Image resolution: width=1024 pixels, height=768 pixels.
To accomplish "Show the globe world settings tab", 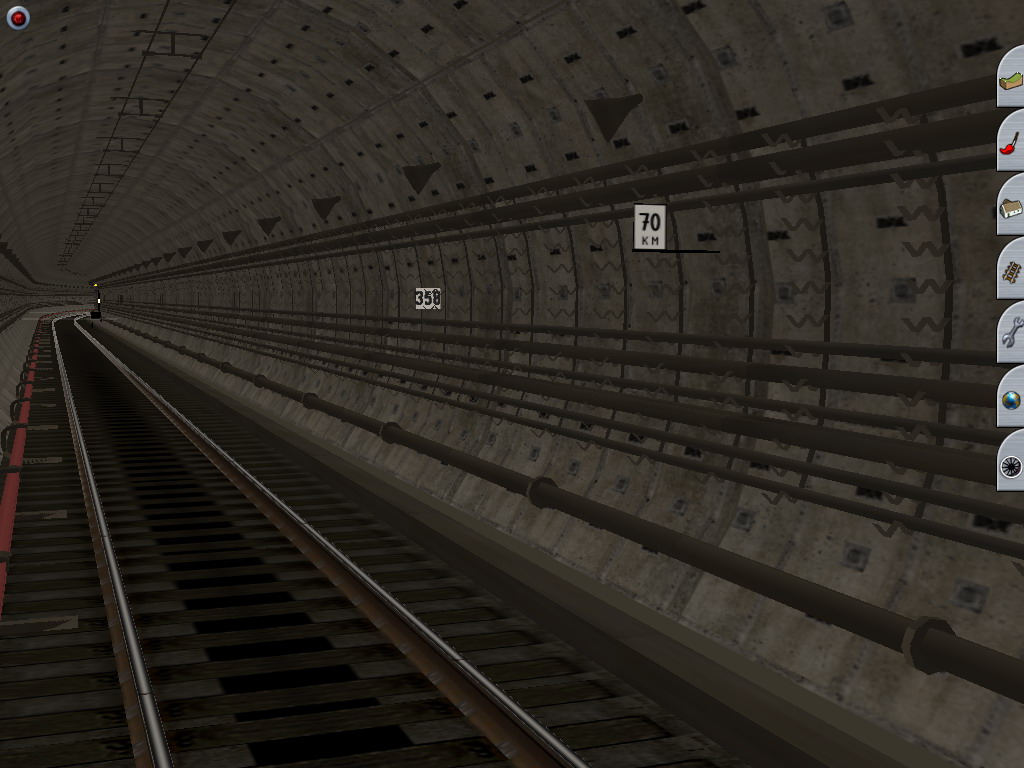I will [1011, 398].
